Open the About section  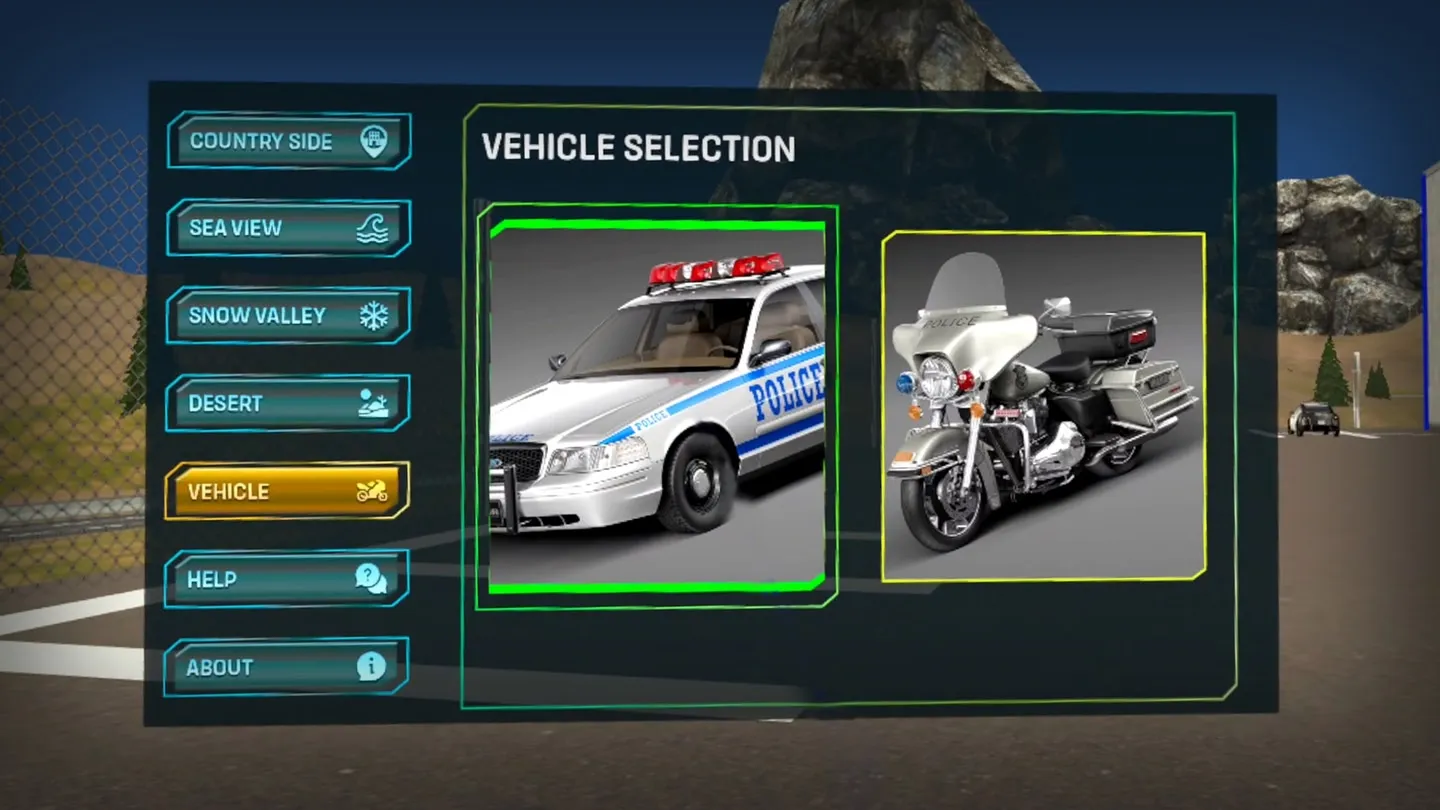(287, 667)
